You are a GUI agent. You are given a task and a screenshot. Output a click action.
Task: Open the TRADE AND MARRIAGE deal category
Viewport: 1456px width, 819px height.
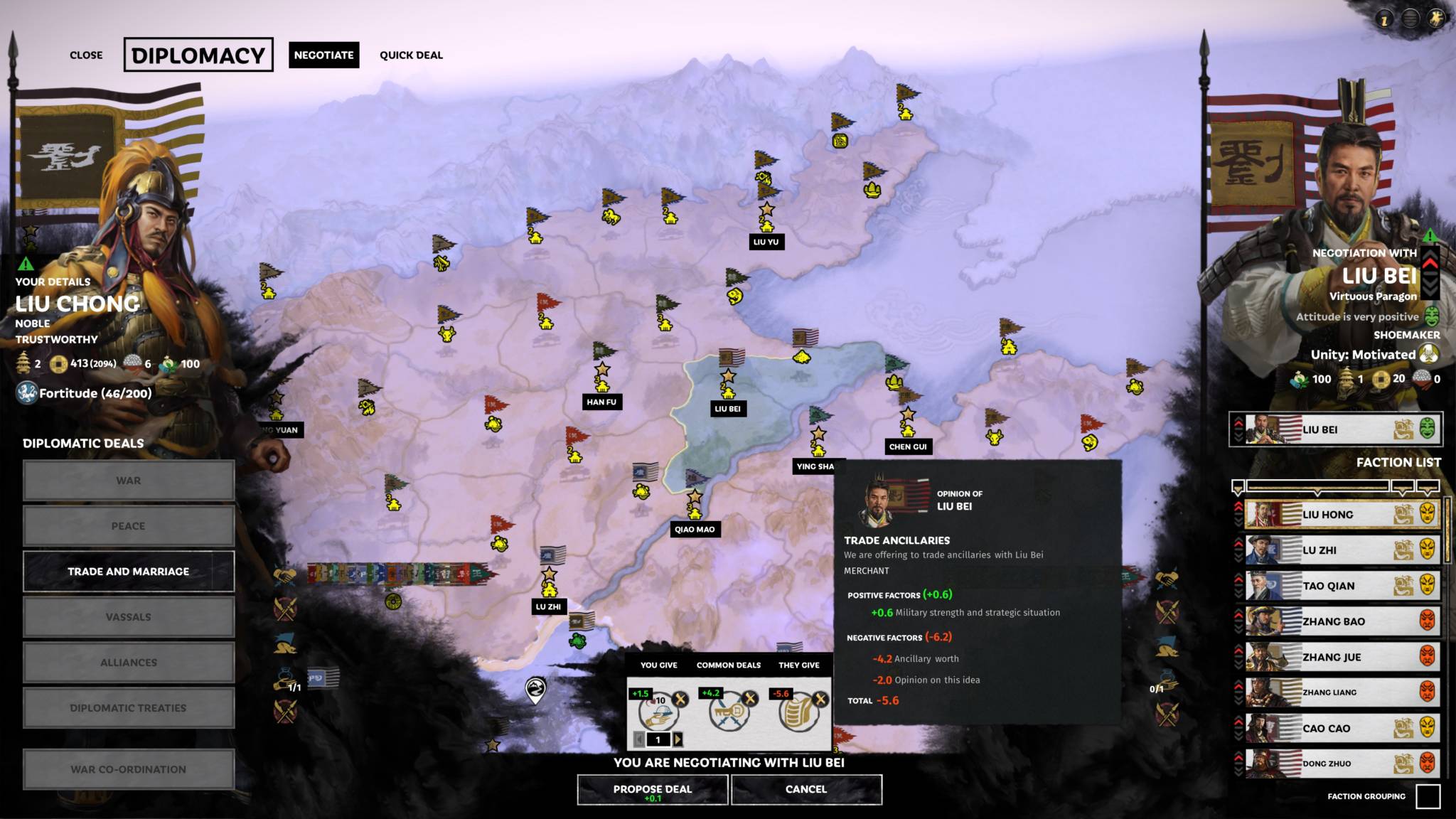pos(128,571)
